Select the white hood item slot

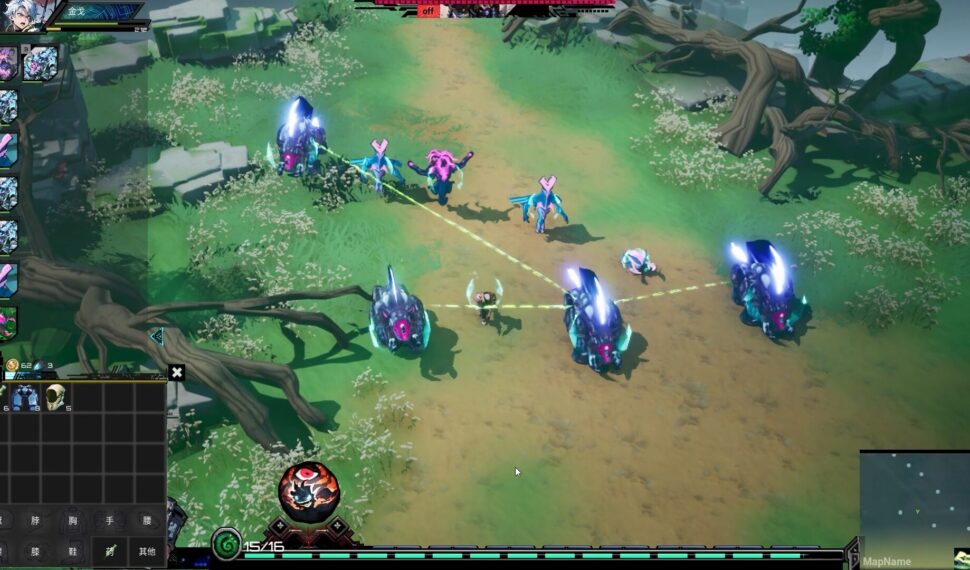[56, 397]
